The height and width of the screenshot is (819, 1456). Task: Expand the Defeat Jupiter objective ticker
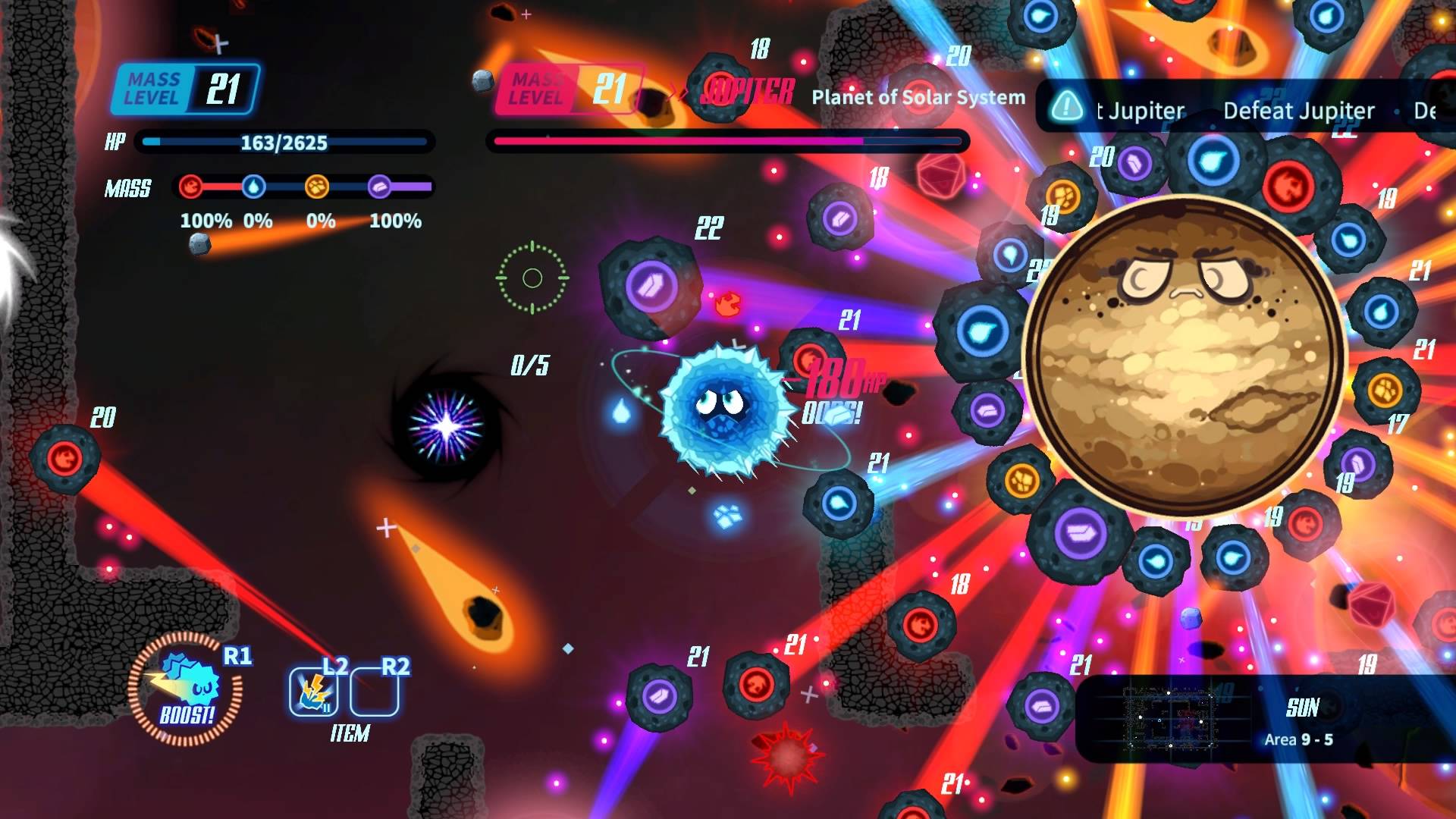pyautogui.click(x=1298, y=110)
